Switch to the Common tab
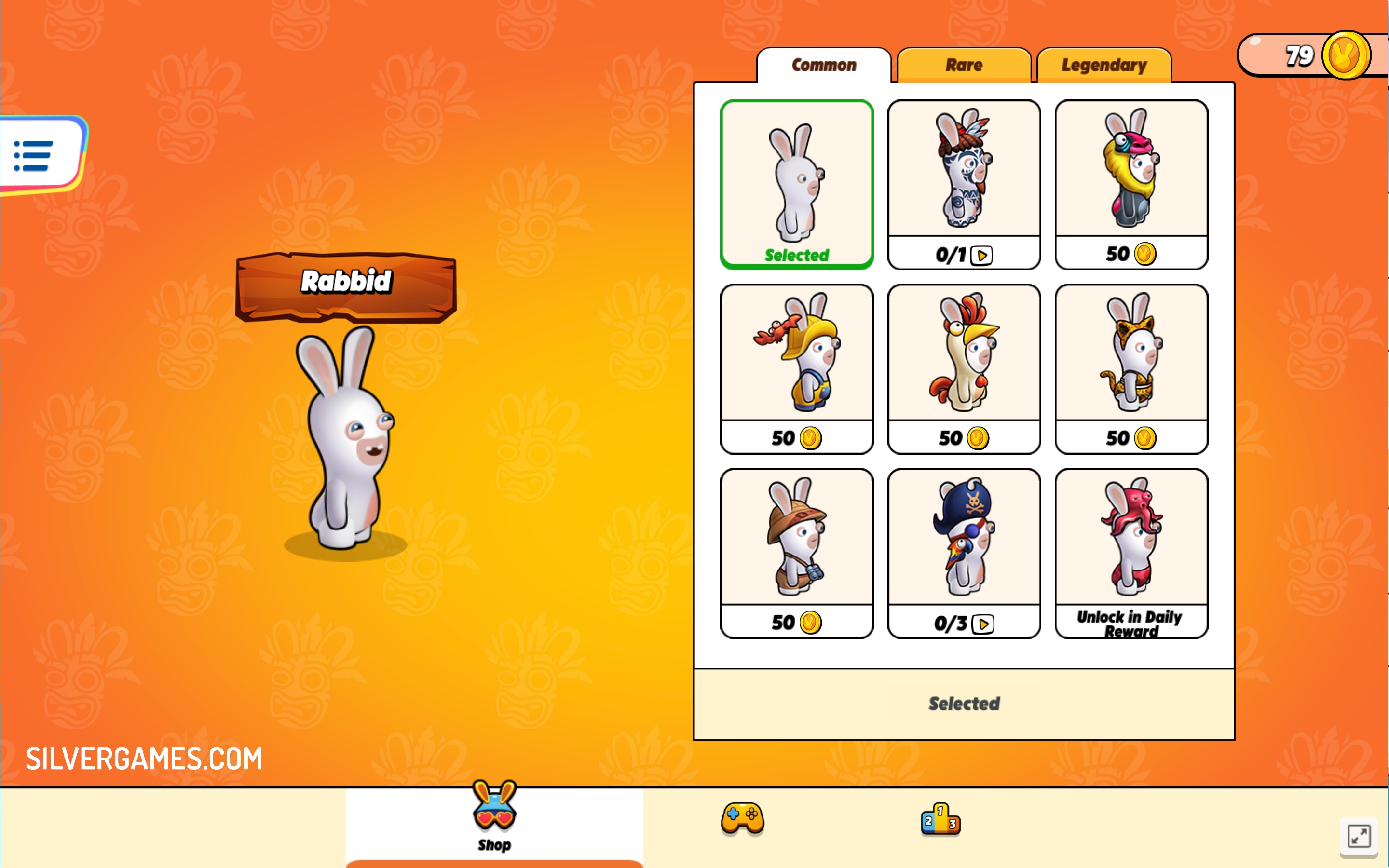Image resolution: width=1389 pixels, height=868 pixels. click(824, 66)
